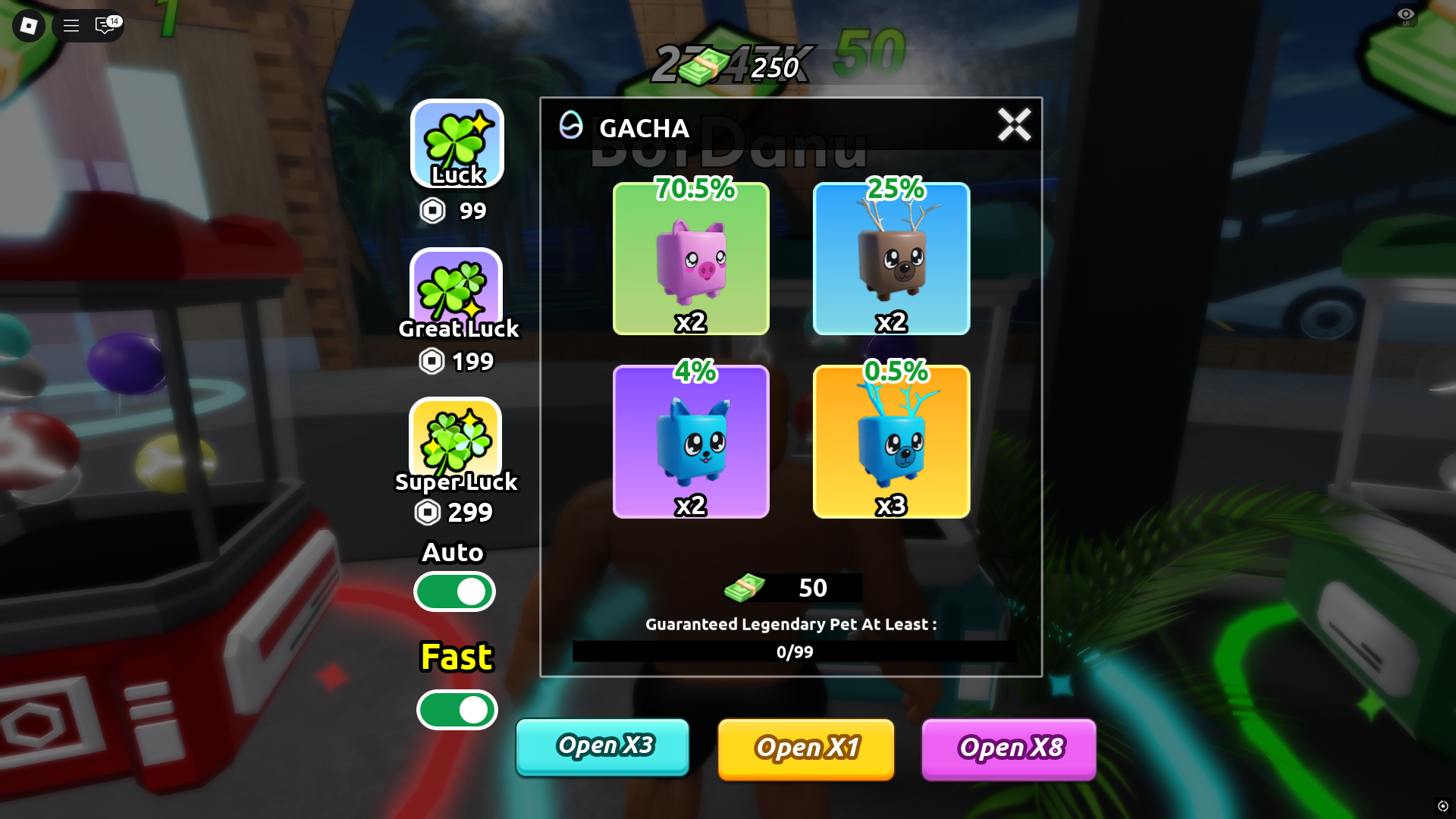This screenshot has height=819, width=1456.
Task: Click the settings gear in bottom-right corner
Action: [x=1443, y=806]
